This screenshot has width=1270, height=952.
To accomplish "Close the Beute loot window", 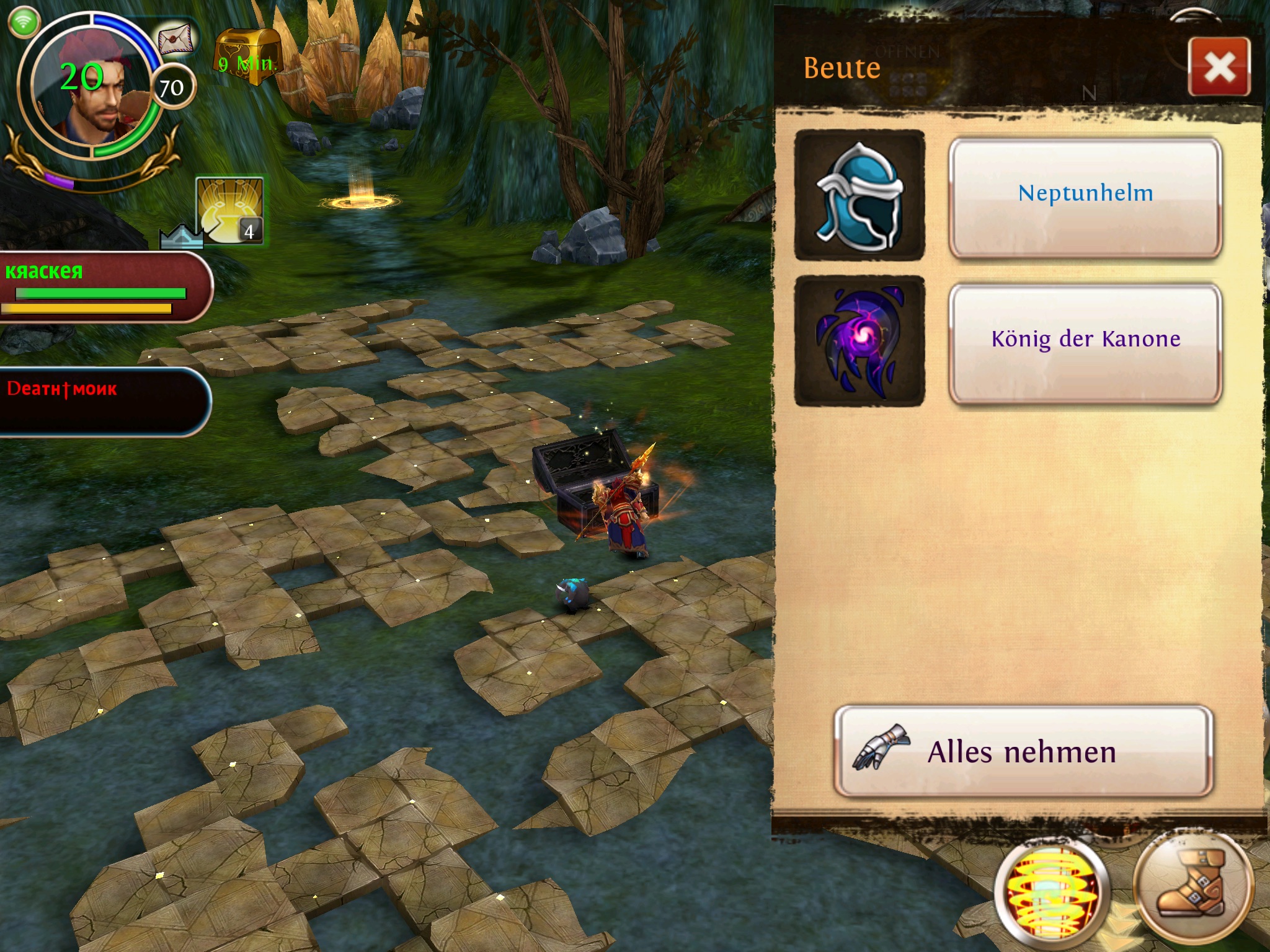I will (1219, 67).
